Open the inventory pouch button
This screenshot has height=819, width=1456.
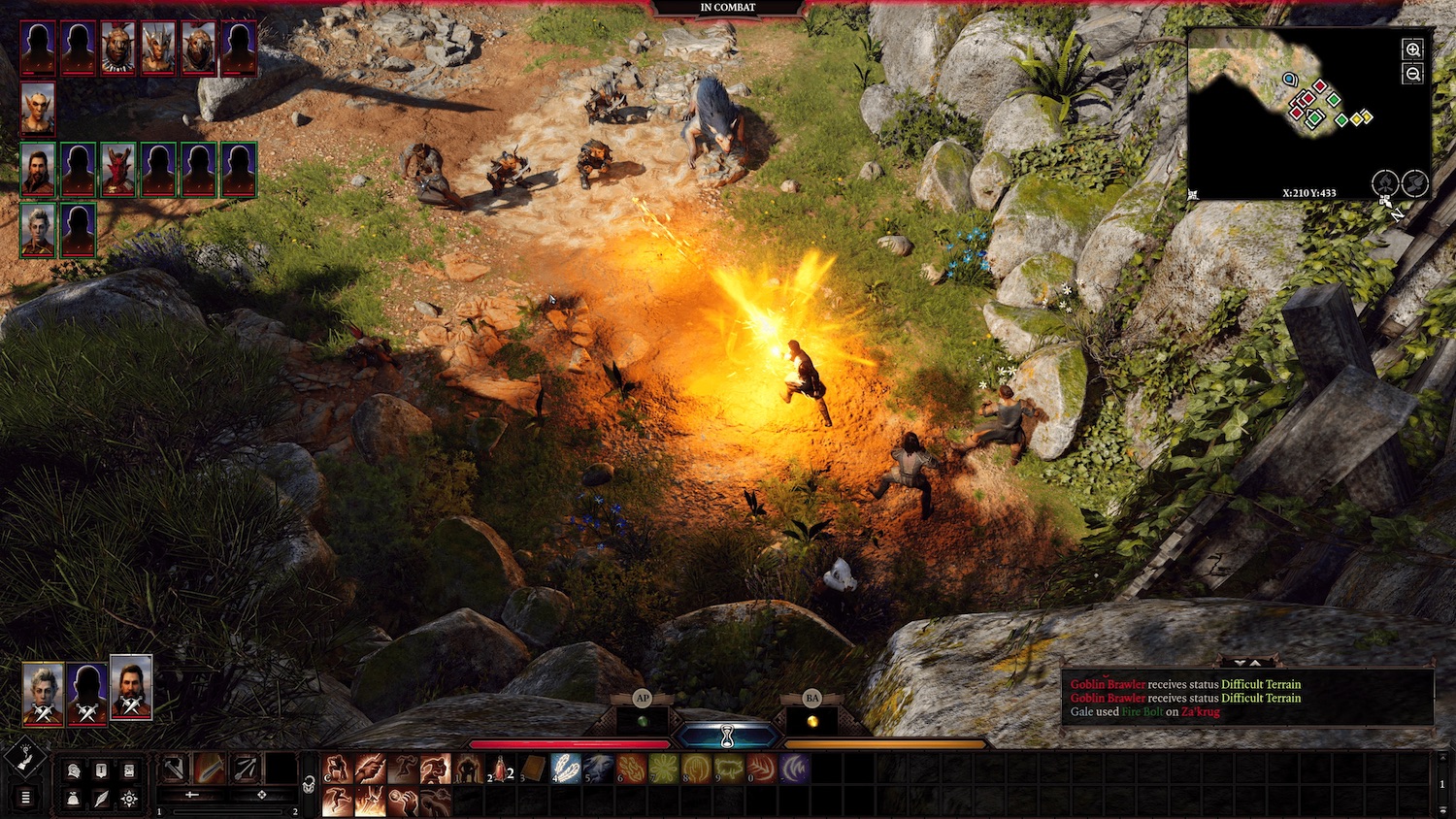point(74,799)
